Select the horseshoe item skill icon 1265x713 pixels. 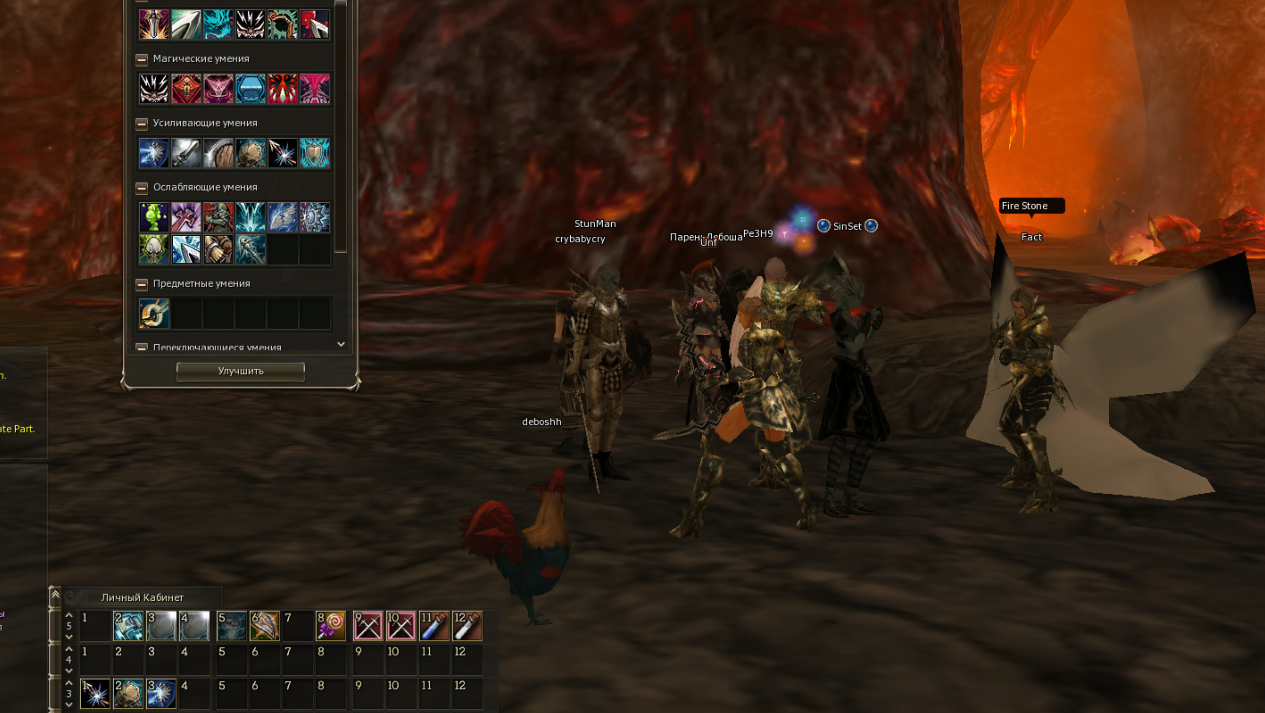[154, 314]
